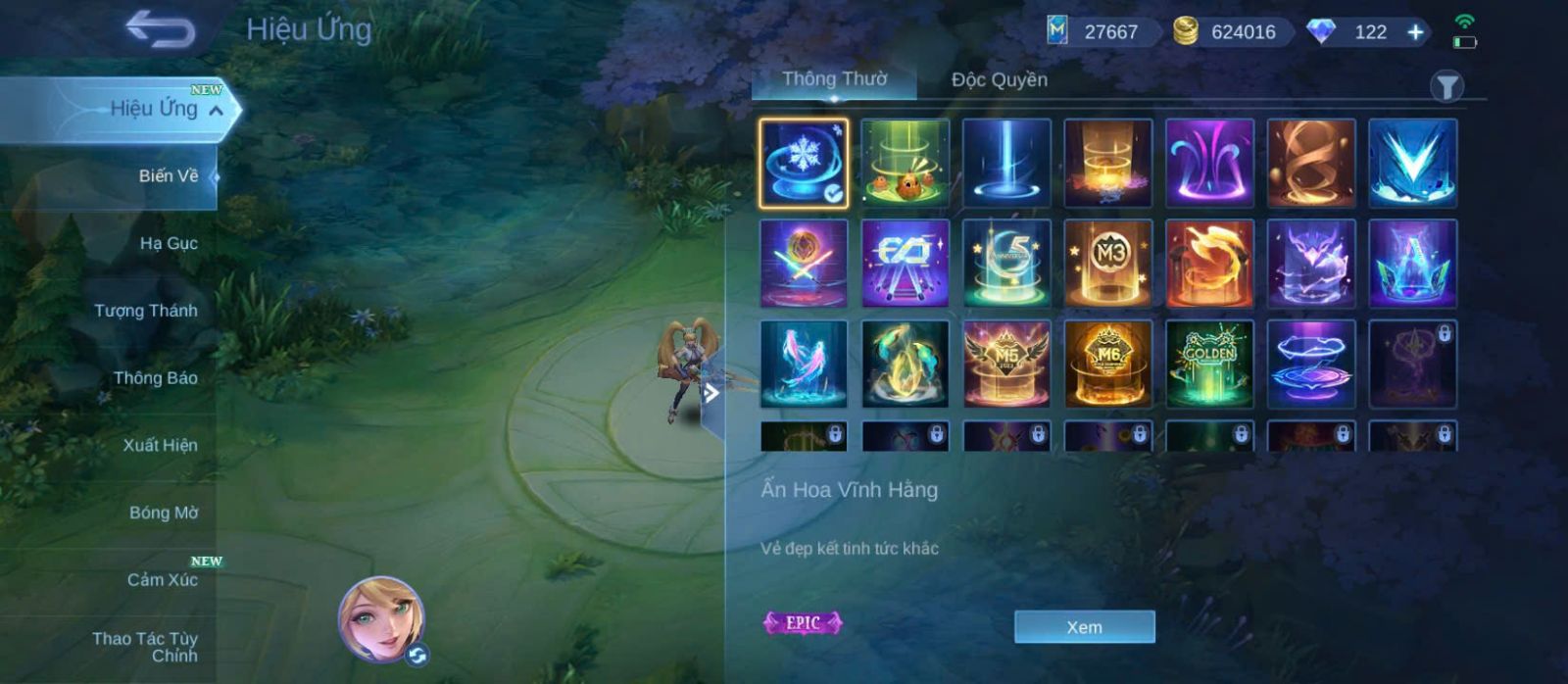Go back using the return arrow

(x=160, y=29)
